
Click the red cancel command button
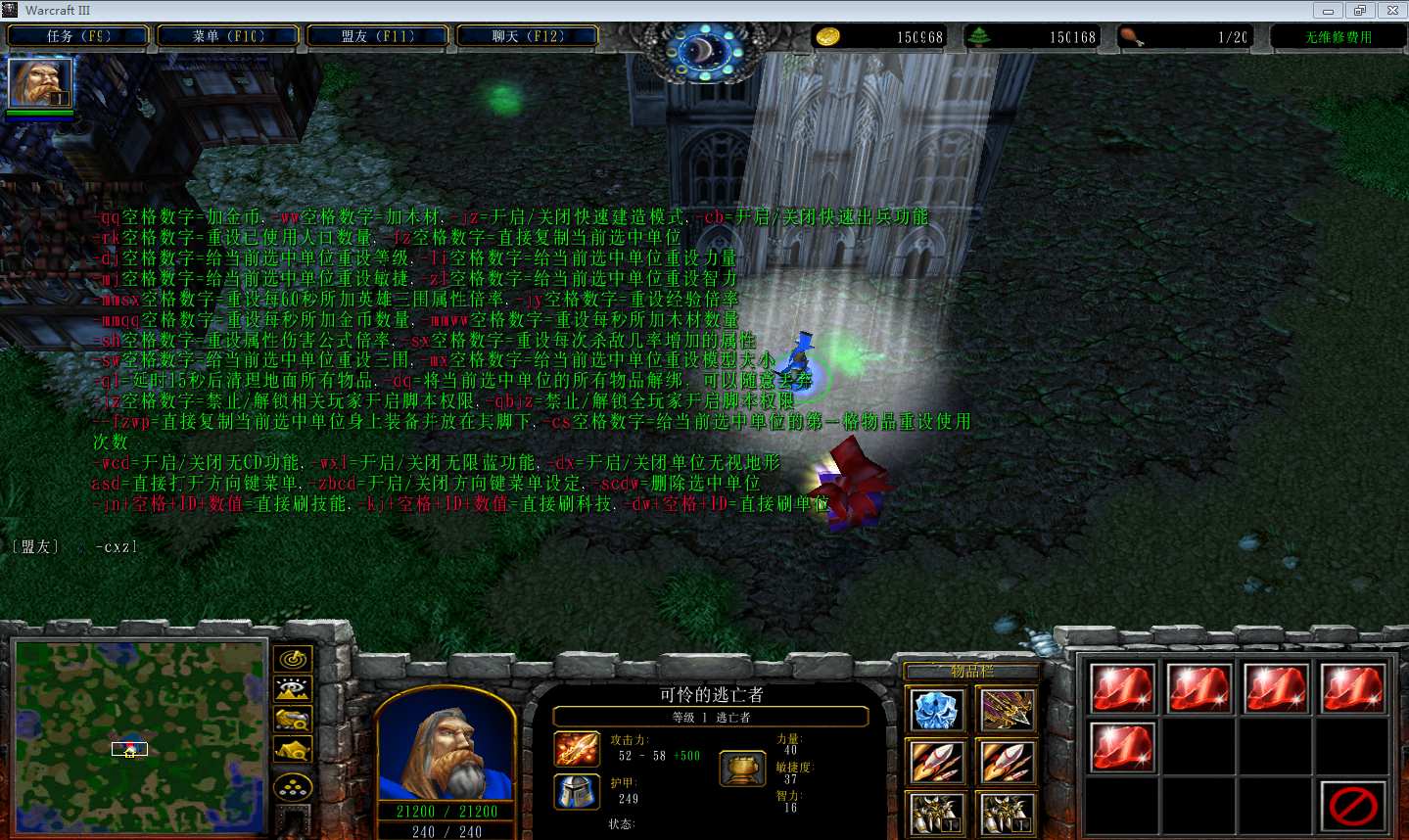[x=1353, y=806]
